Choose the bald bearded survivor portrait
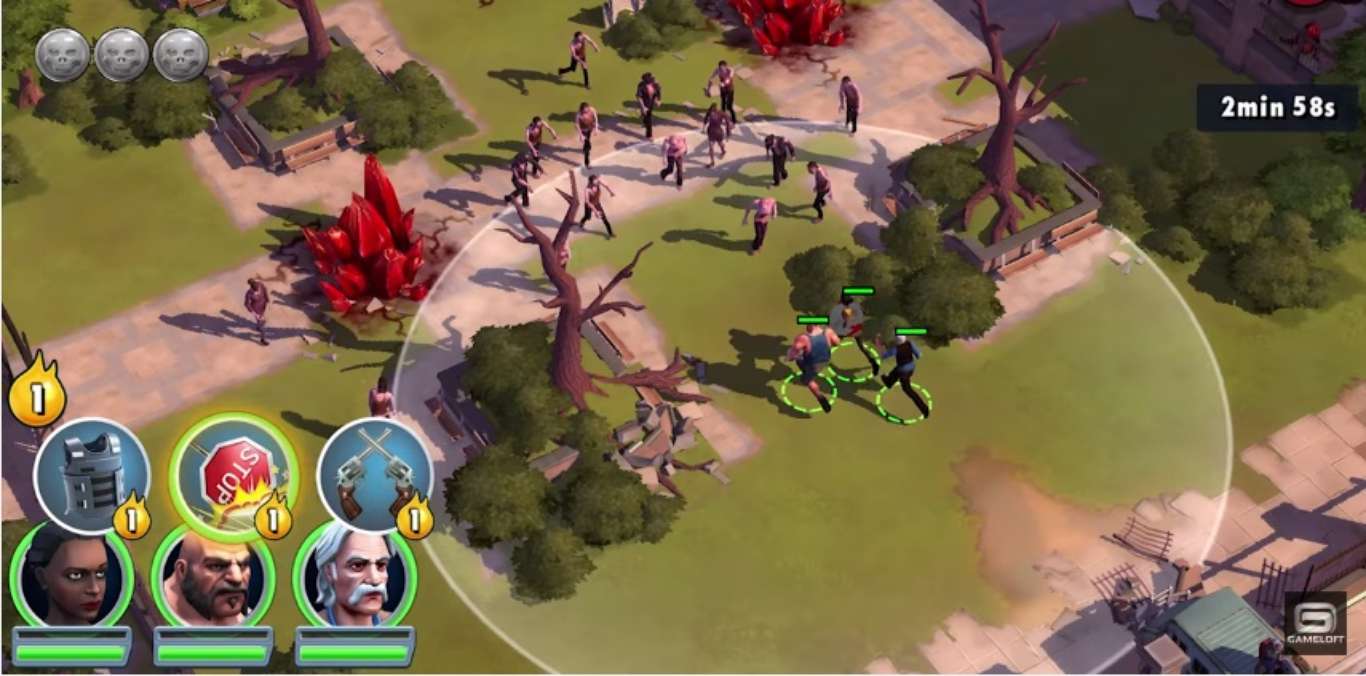The height and width of the screenshot is (676, 1366). coord(213,579)
